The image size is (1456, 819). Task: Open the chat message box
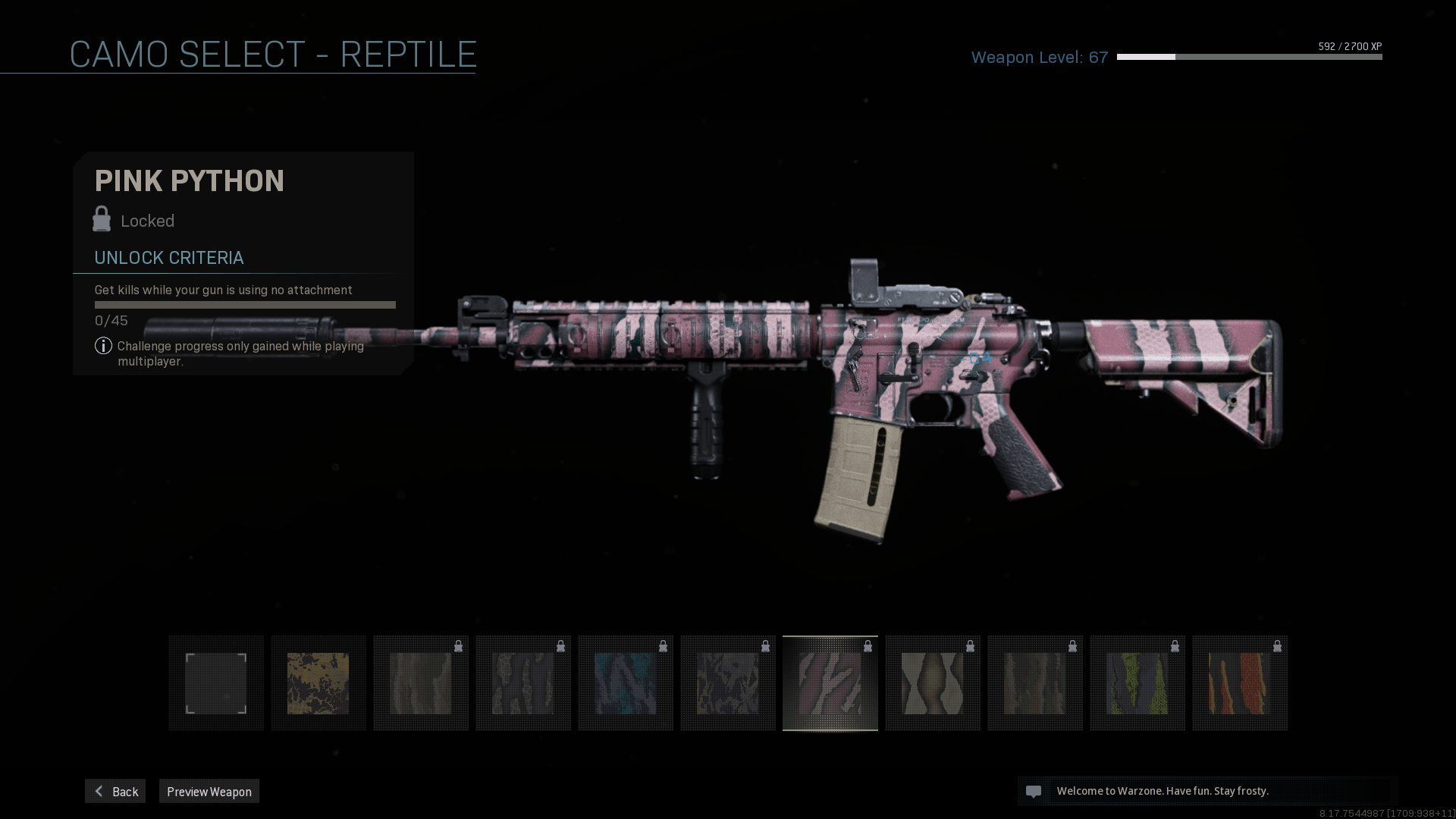pos(1207,791)
